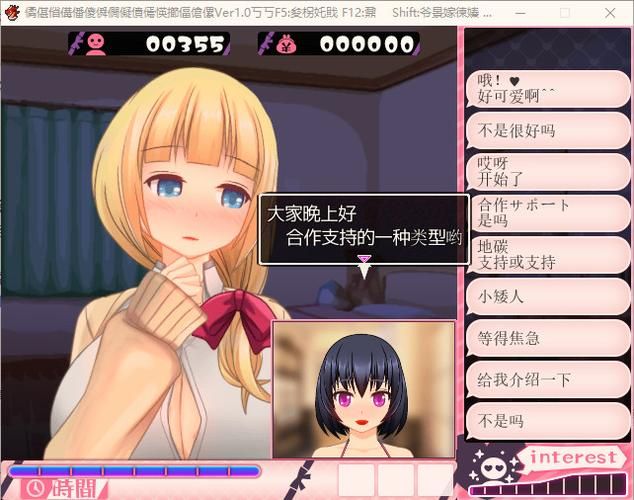This screenshot has height=500, width=634.
Task: Select the "等得焦急" comment
Action: (547, 337)
